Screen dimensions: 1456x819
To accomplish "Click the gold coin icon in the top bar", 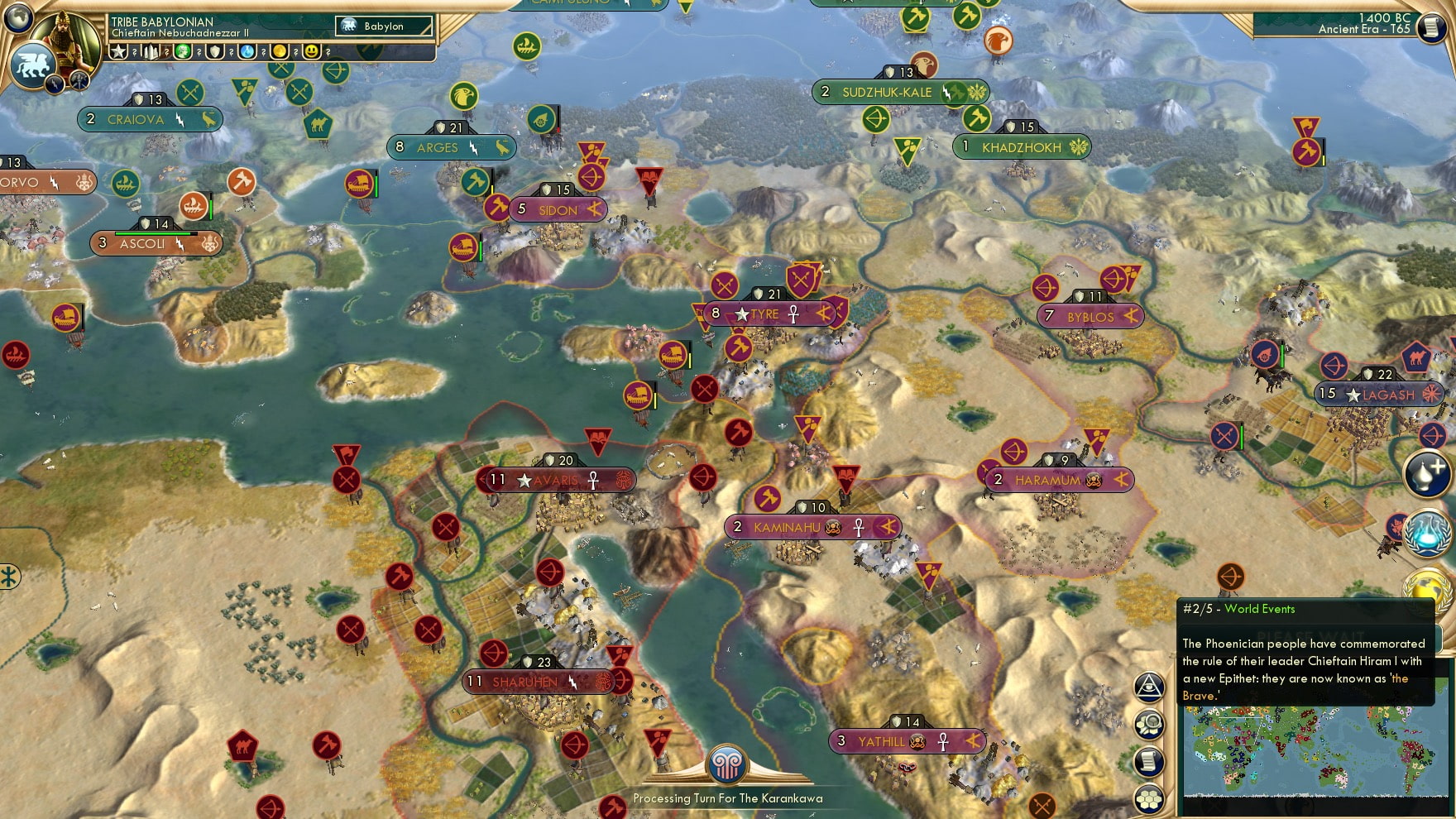I will click(280, 51).
